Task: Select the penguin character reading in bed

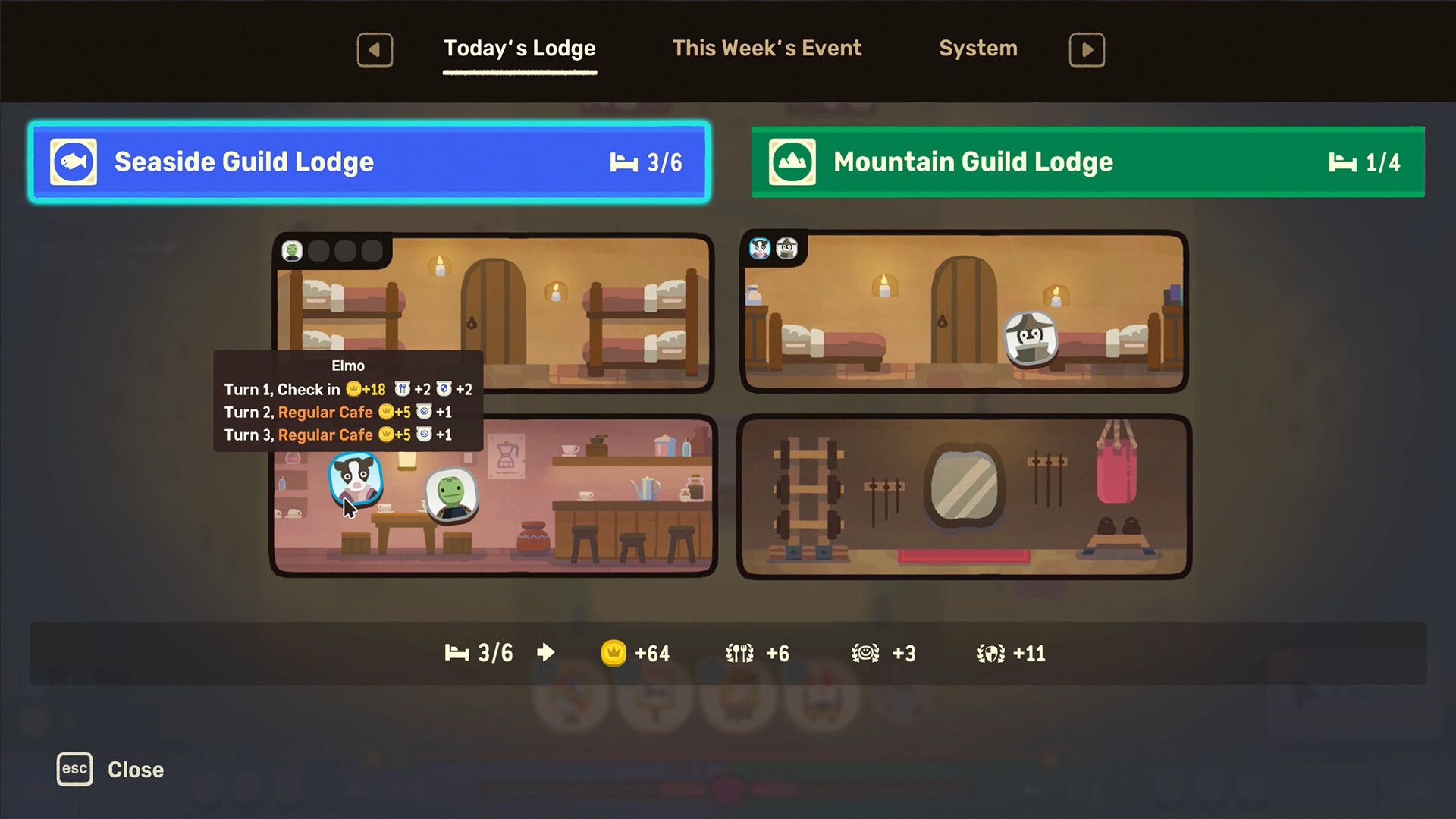Action: (x=1031, y=340)
